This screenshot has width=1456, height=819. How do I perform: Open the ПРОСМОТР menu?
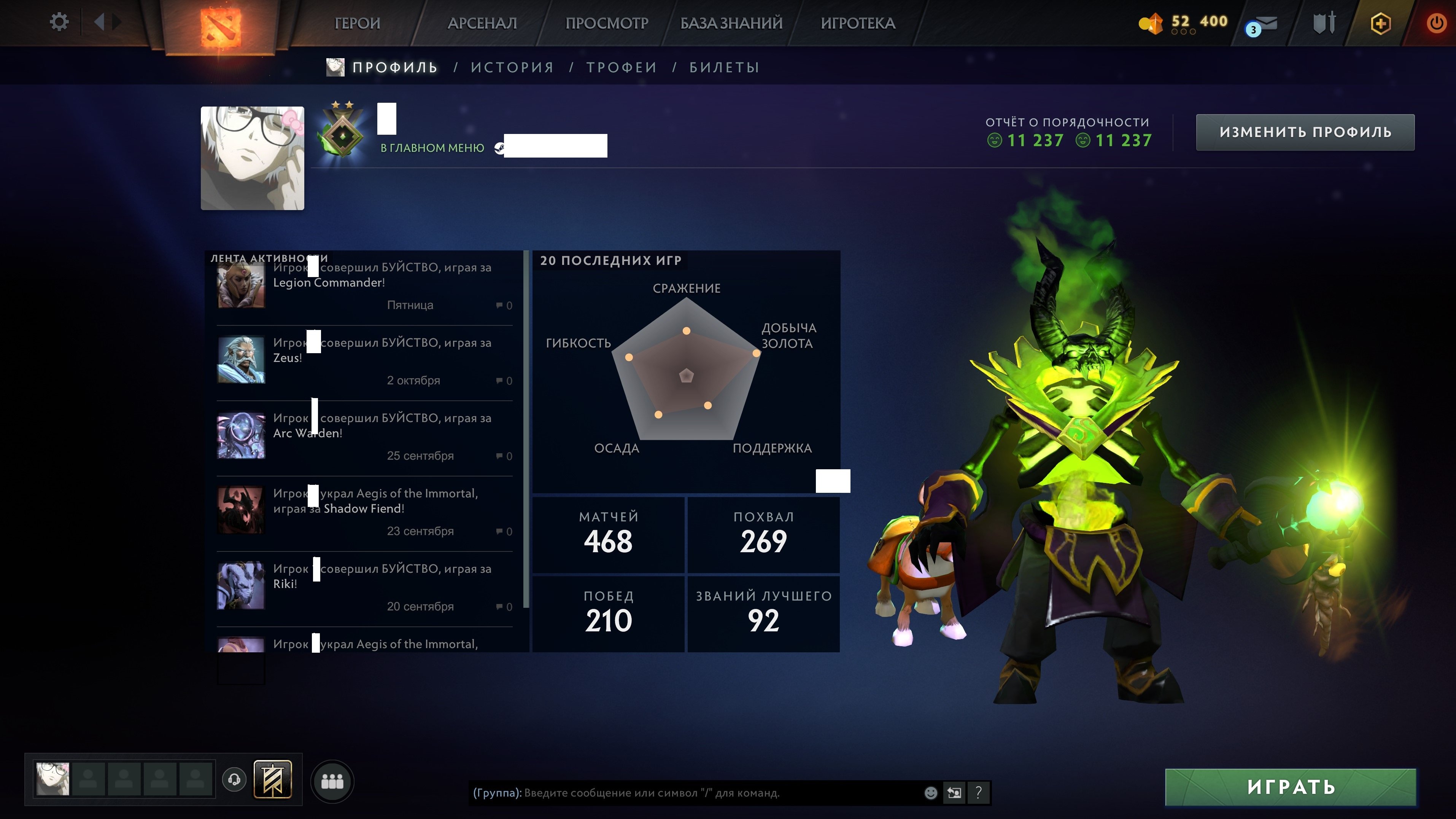[607, 23]
